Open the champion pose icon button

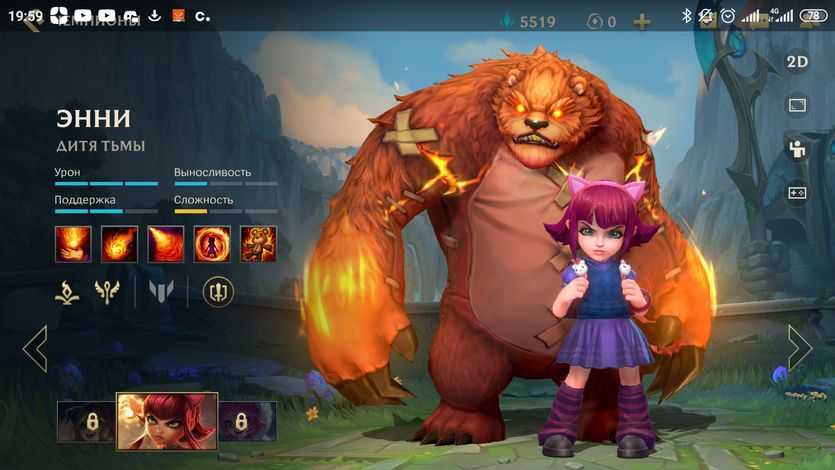tap(797, 149)
